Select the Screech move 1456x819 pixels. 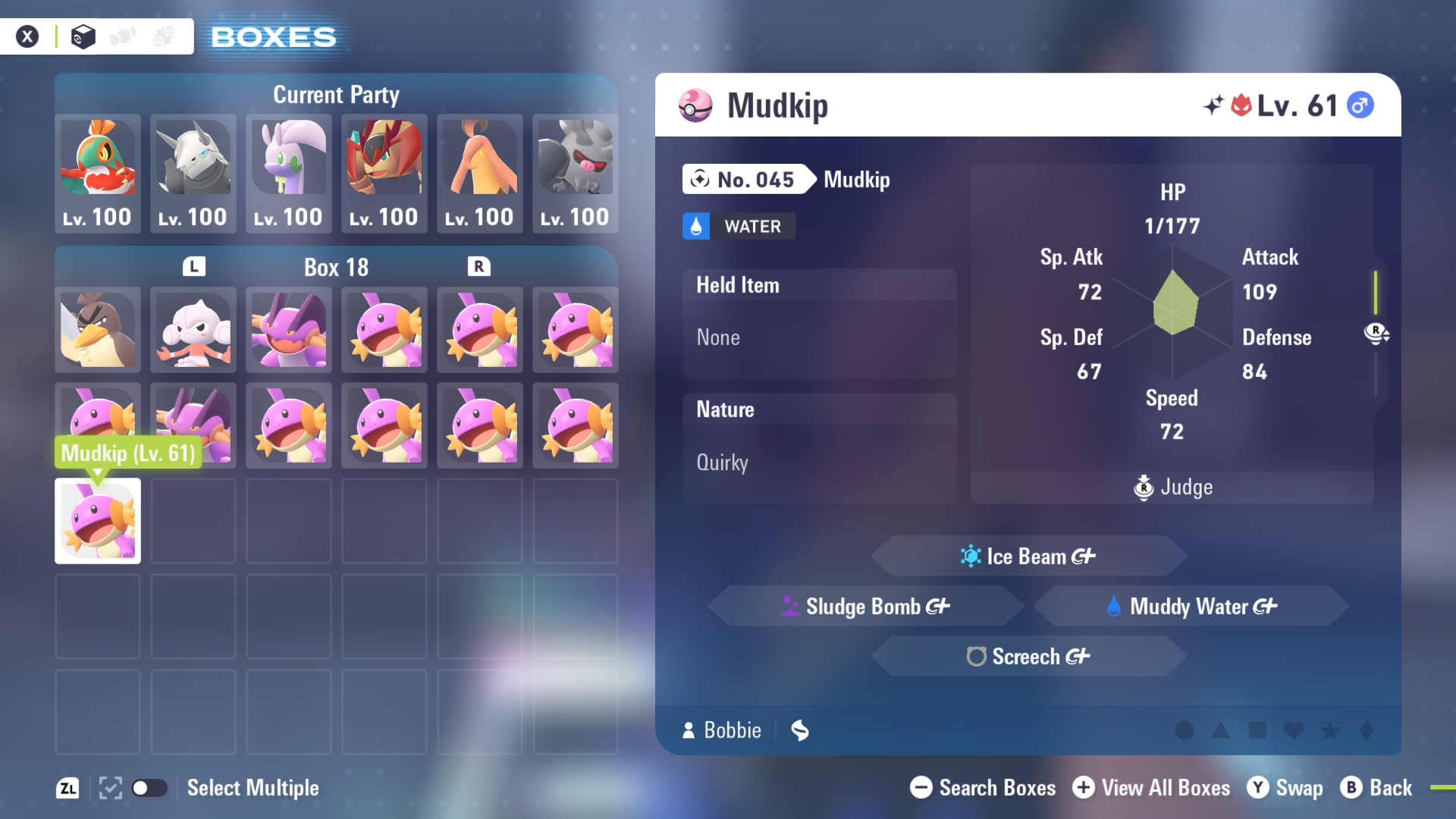[x=1028, y=657]
